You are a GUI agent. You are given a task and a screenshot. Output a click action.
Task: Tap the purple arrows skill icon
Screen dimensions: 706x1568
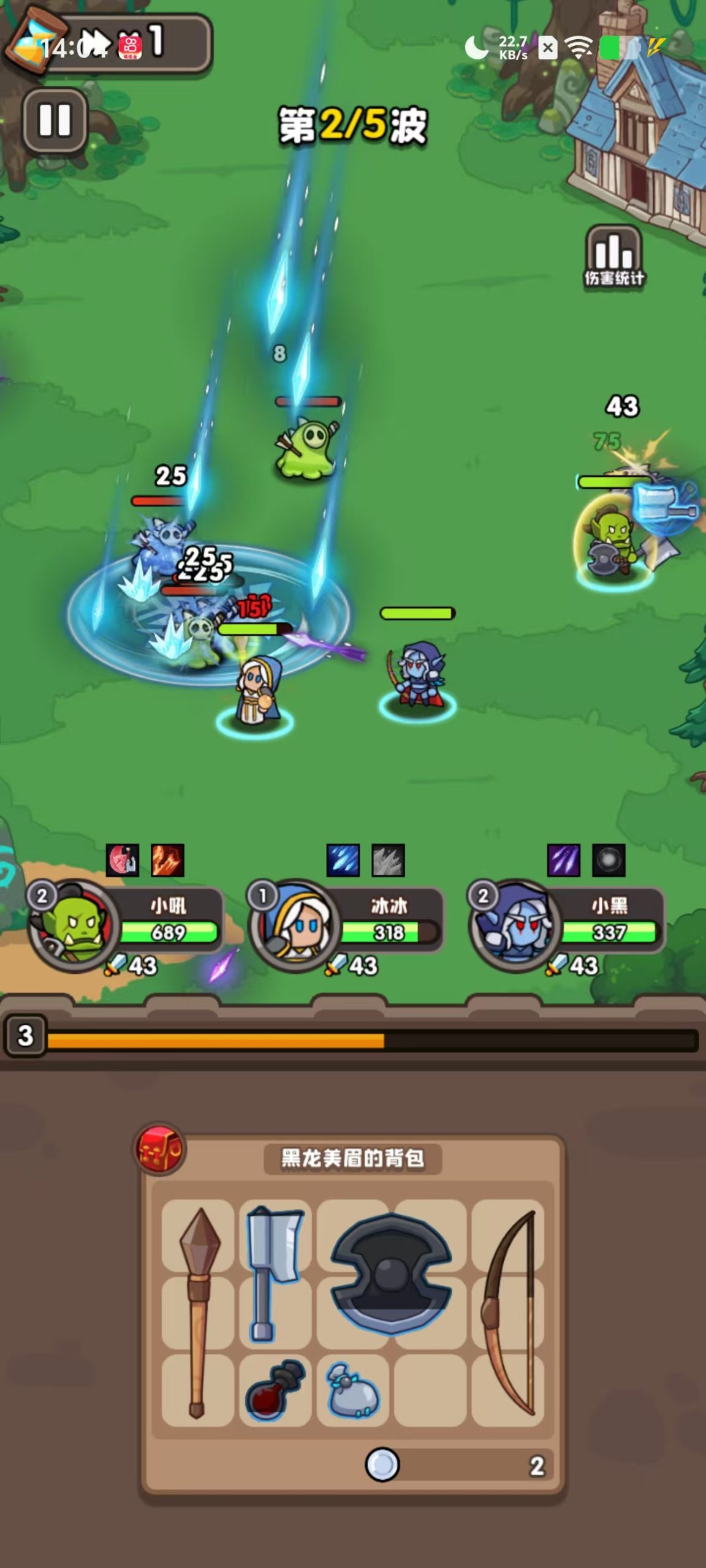pos(563,860)
